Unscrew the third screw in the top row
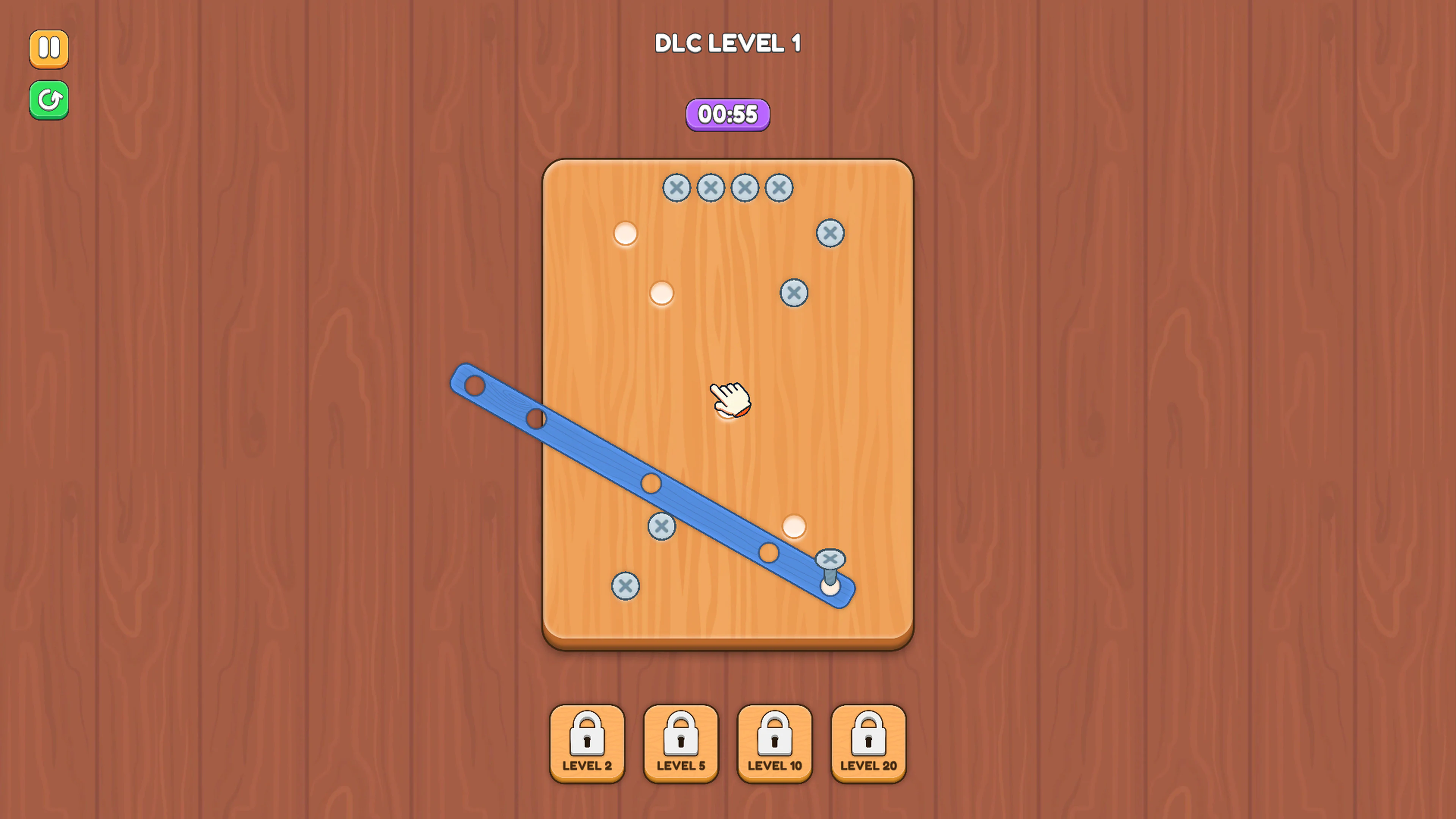Viewport: 1456px width, 819px height. pyautogui.click(x=744, y=188)
